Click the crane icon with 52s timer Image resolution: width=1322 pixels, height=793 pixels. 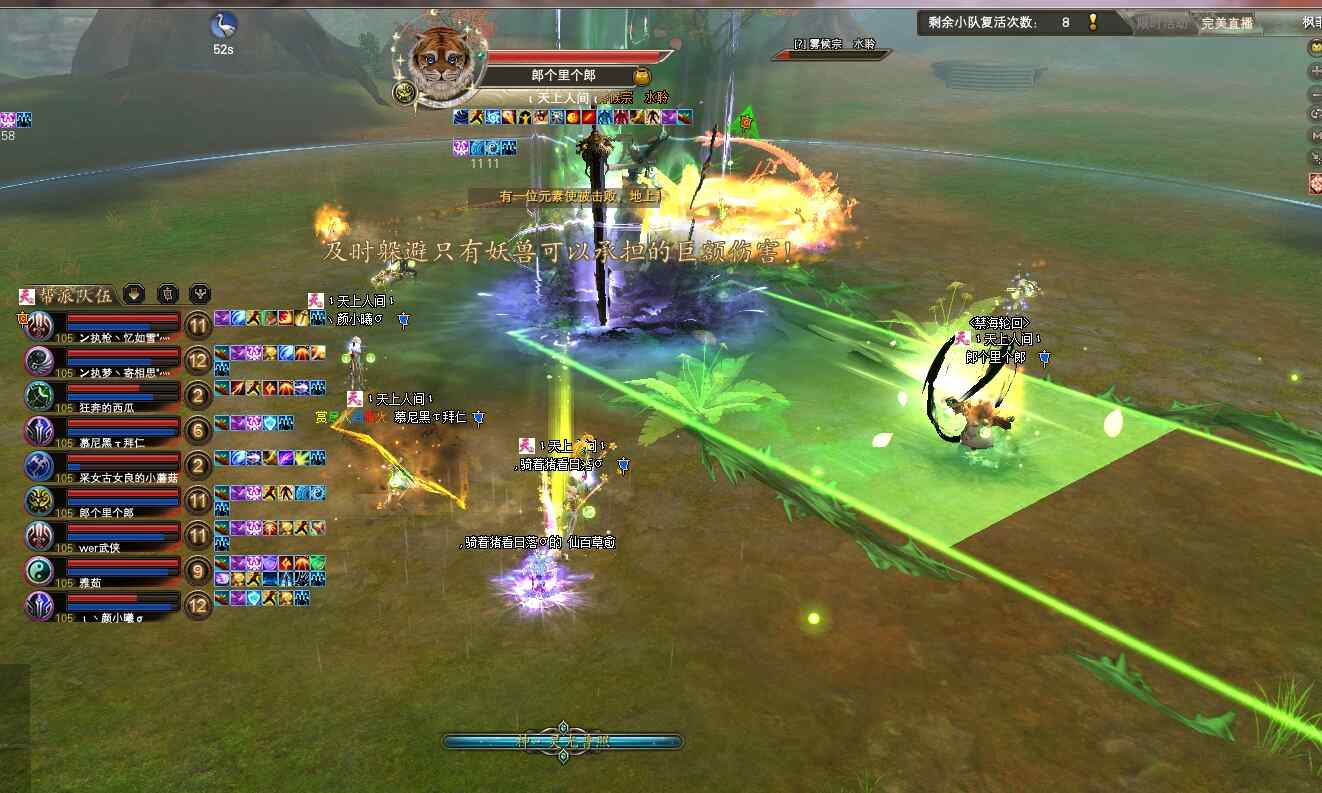[223, 25]
